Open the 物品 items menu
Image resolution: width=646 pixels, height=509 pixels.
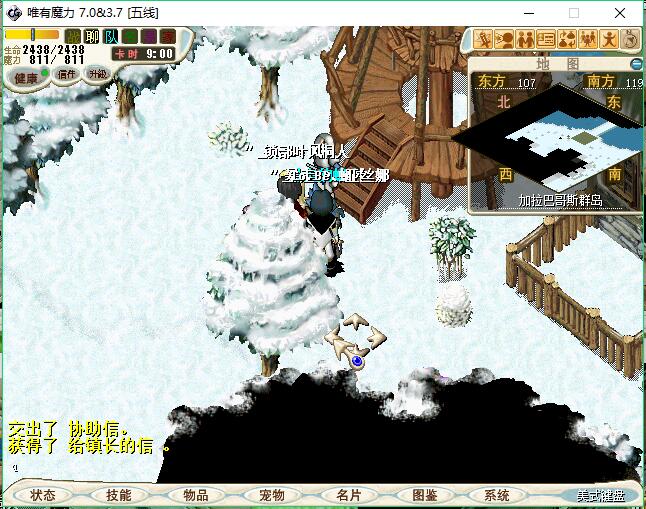[196, 495]
